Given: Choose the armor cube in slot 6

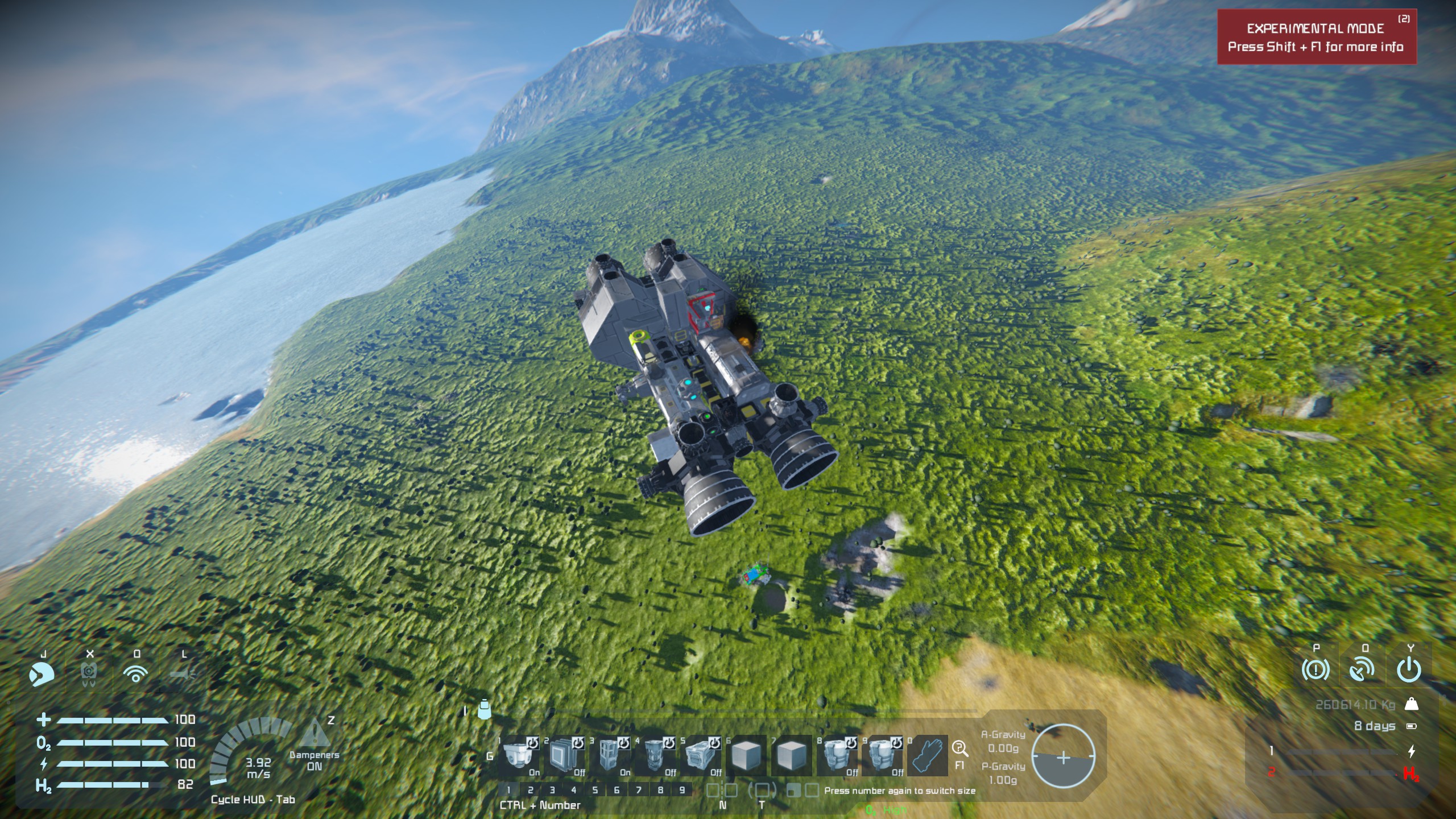Looking at the screenshot, I should coord(746,755).
